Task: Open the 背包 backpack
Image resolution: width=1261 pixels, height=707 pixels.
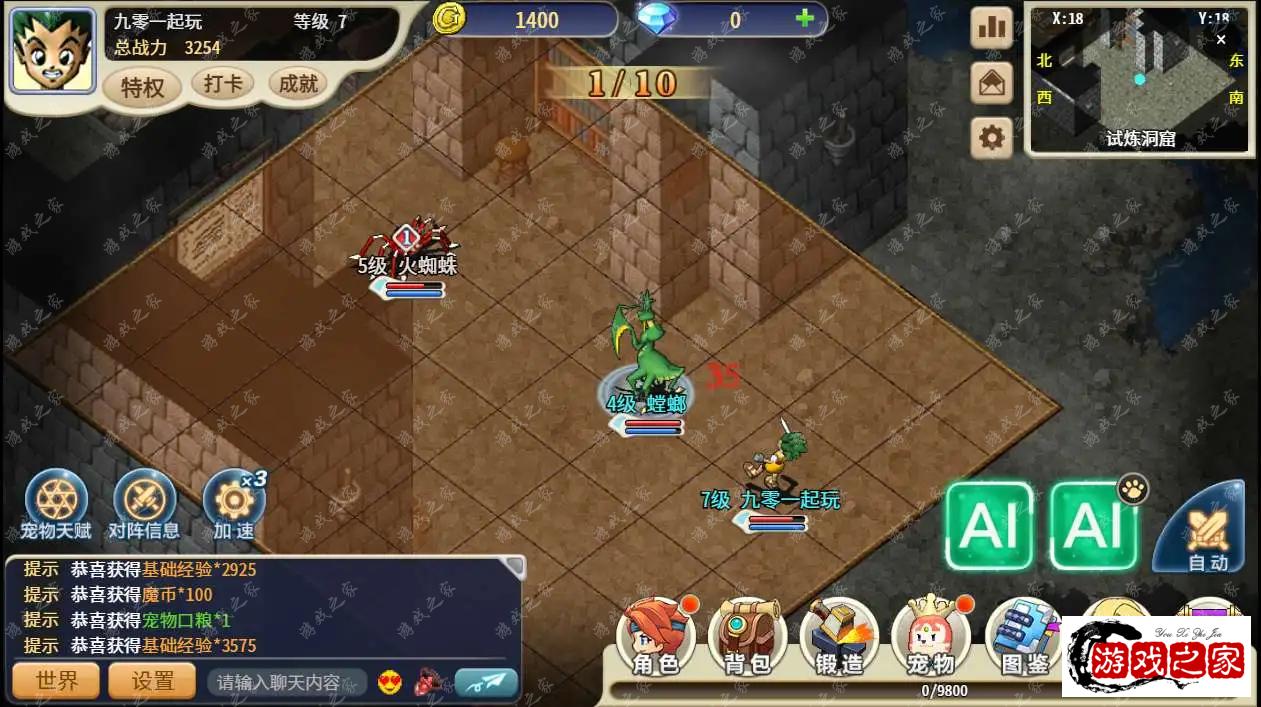Action: tap(746, 637)
